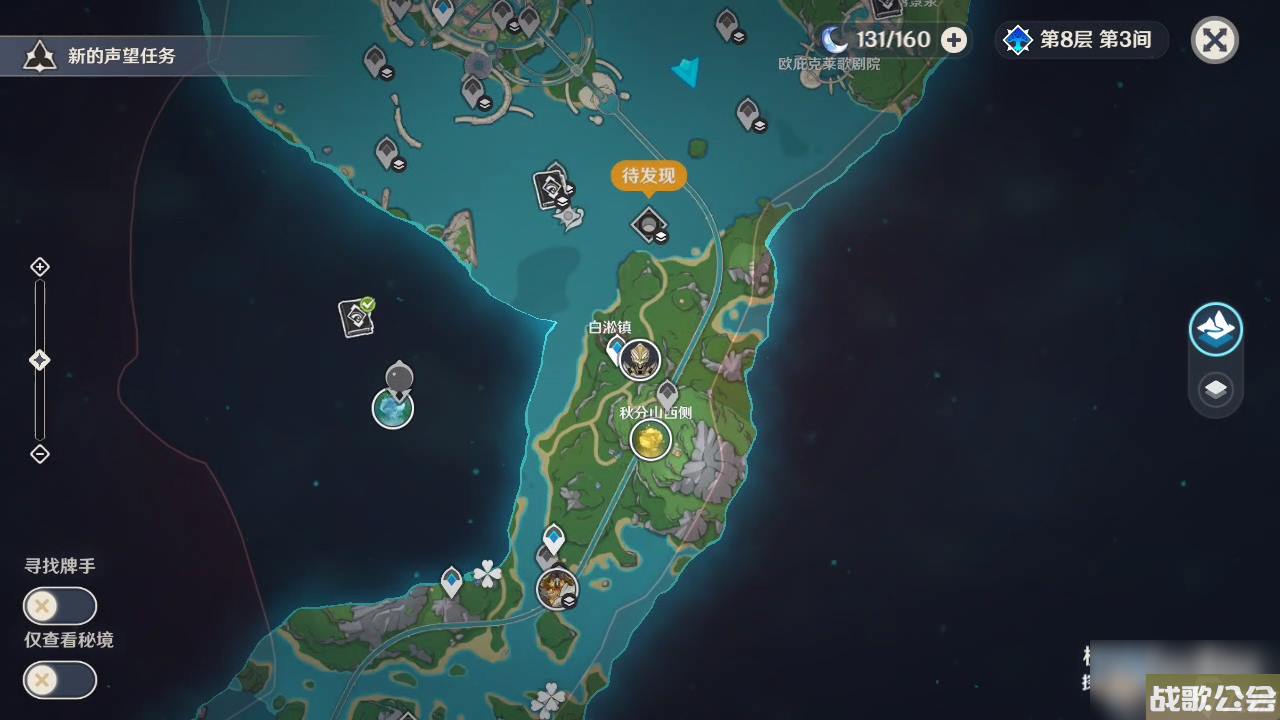Select the boss icon below the southern waypoints

(x=558, y=590)
